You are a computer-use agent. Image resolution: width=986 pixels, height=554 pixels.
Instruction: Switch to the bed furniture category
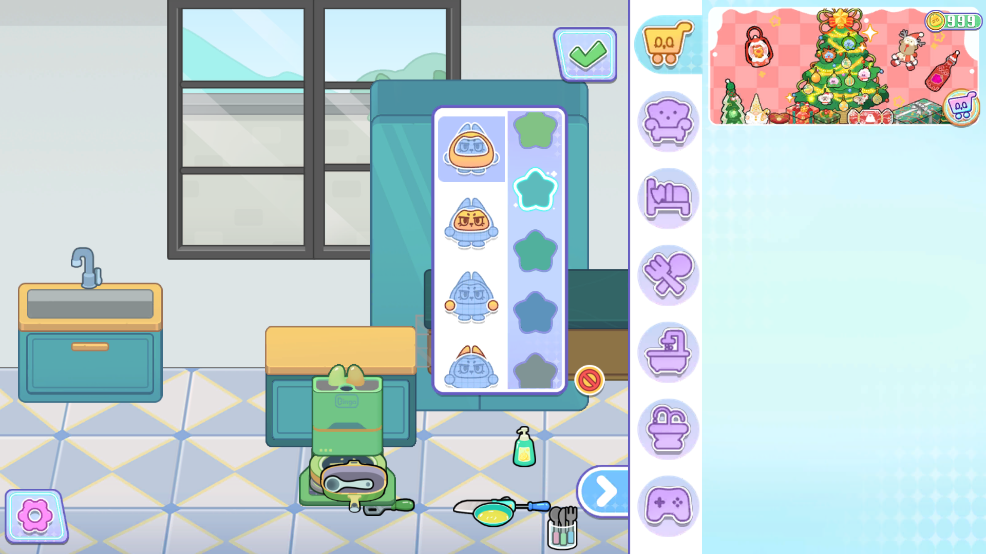tap(667, 198)
